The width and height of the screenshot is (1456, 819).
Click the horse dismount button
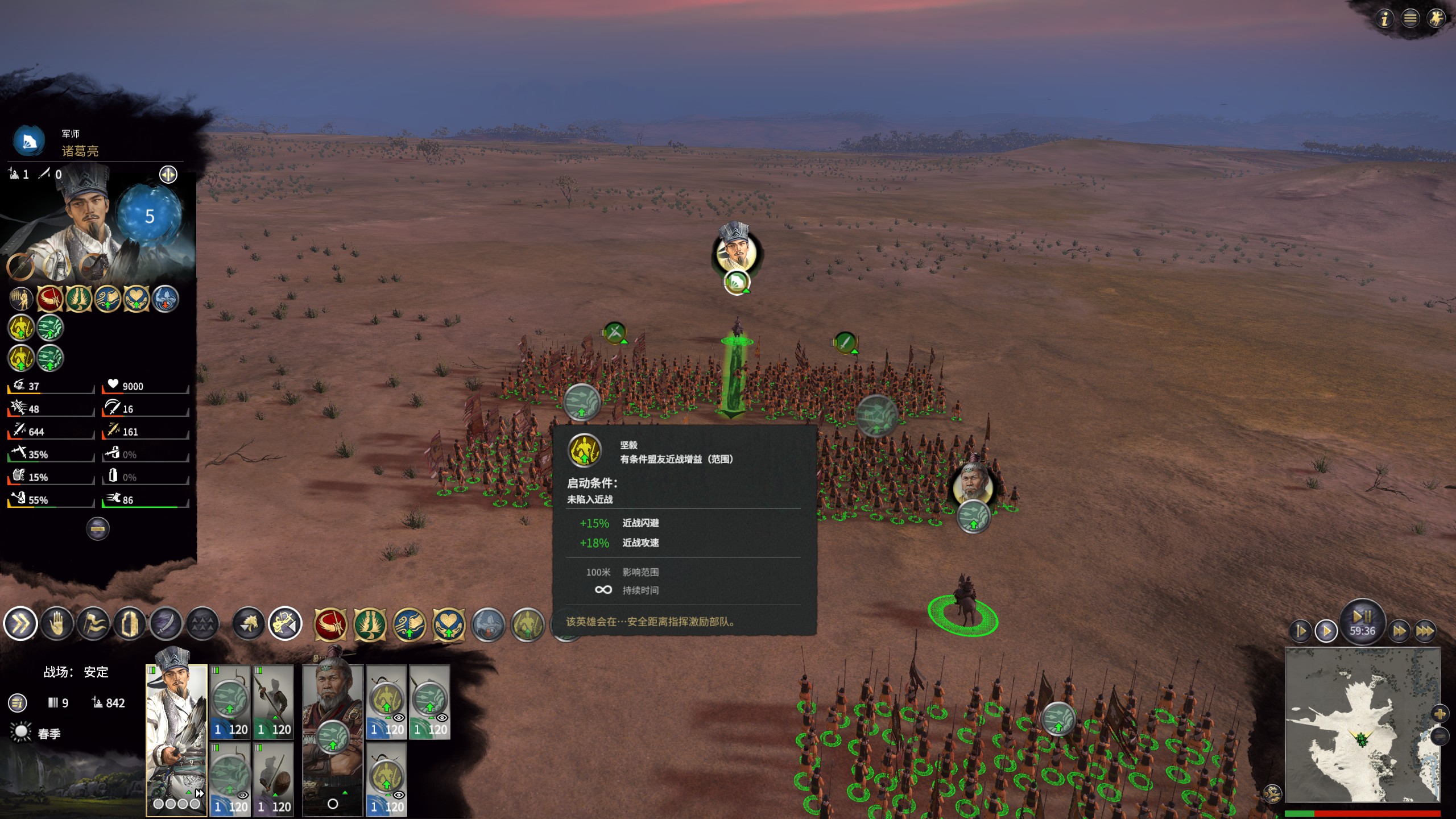(249, 624)
